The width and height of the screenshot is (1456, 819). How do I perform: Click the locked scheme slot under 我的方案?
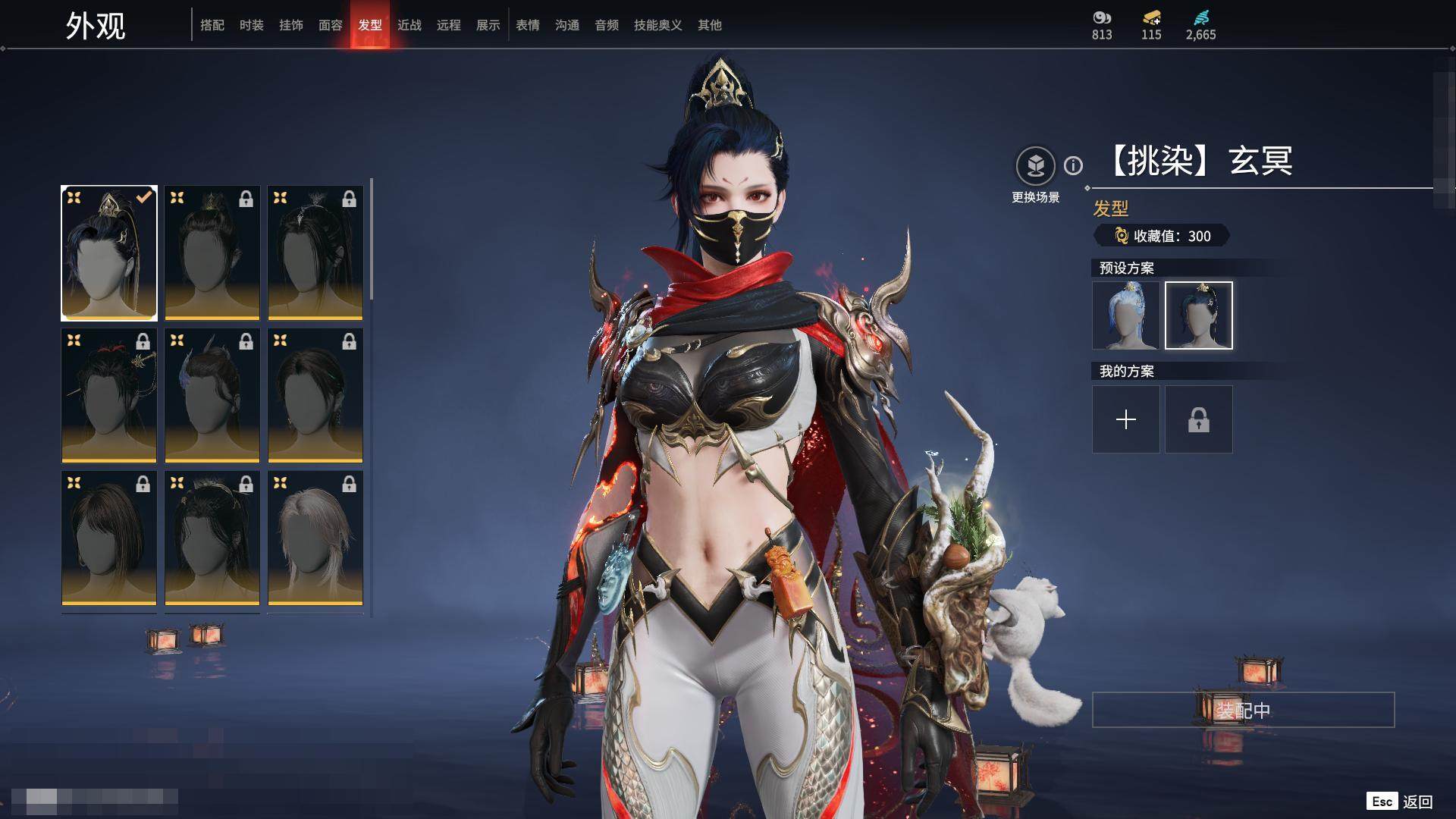(1199, 419)
